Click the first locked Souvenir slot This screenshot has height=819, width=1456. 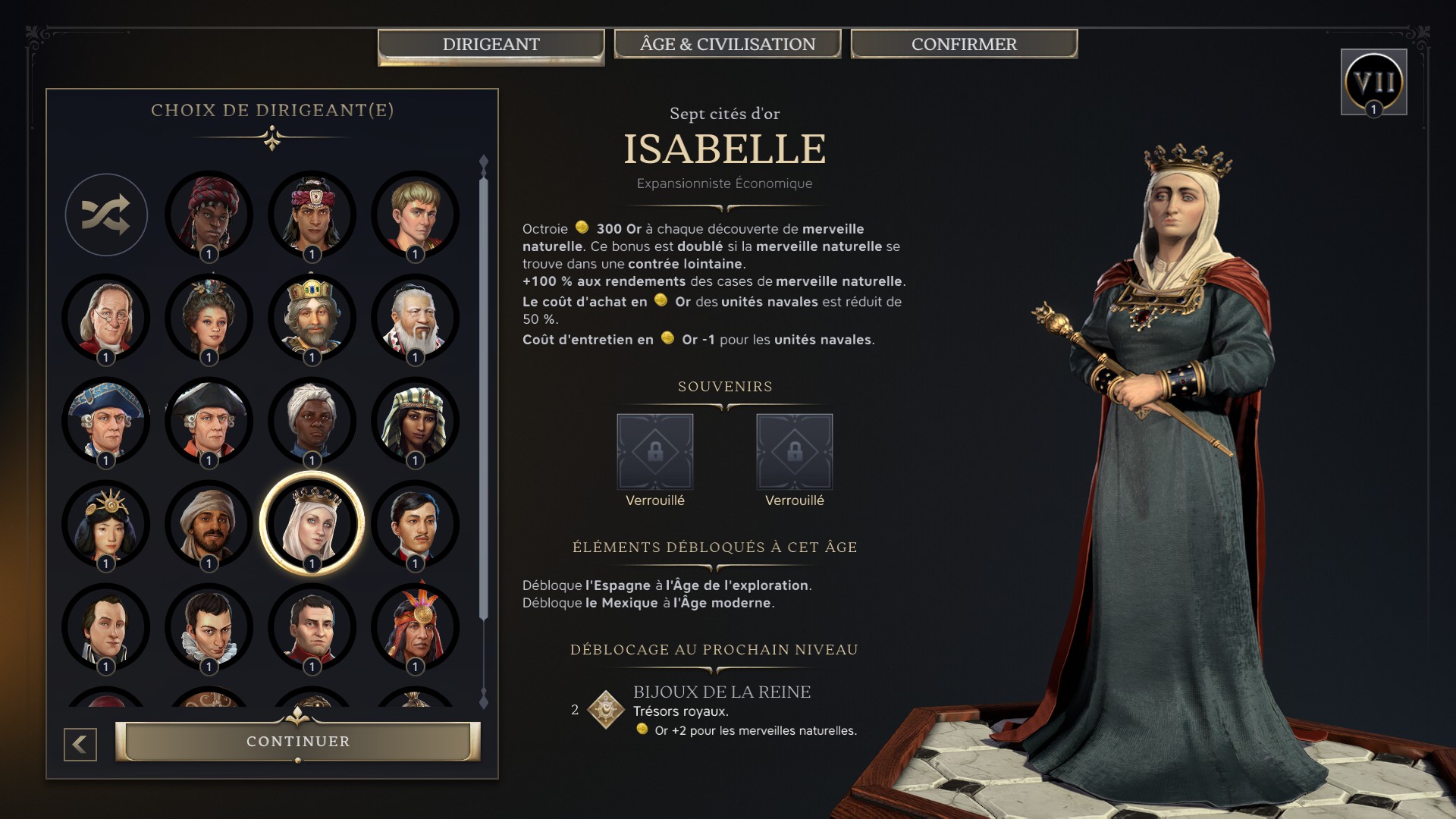(x=655, y=450)
